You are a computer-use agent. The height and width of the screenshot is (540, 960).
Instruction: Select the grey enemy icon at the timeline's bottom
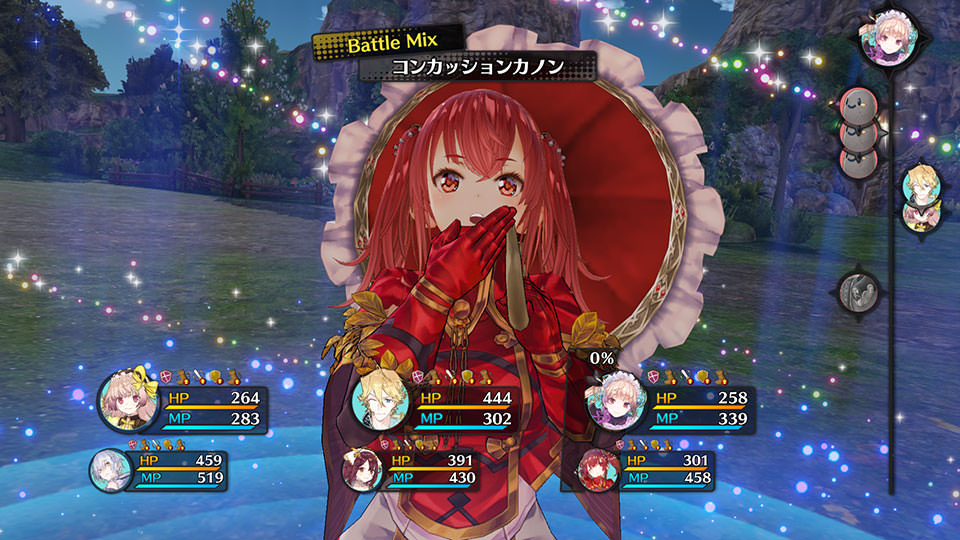tap(859, 292)
